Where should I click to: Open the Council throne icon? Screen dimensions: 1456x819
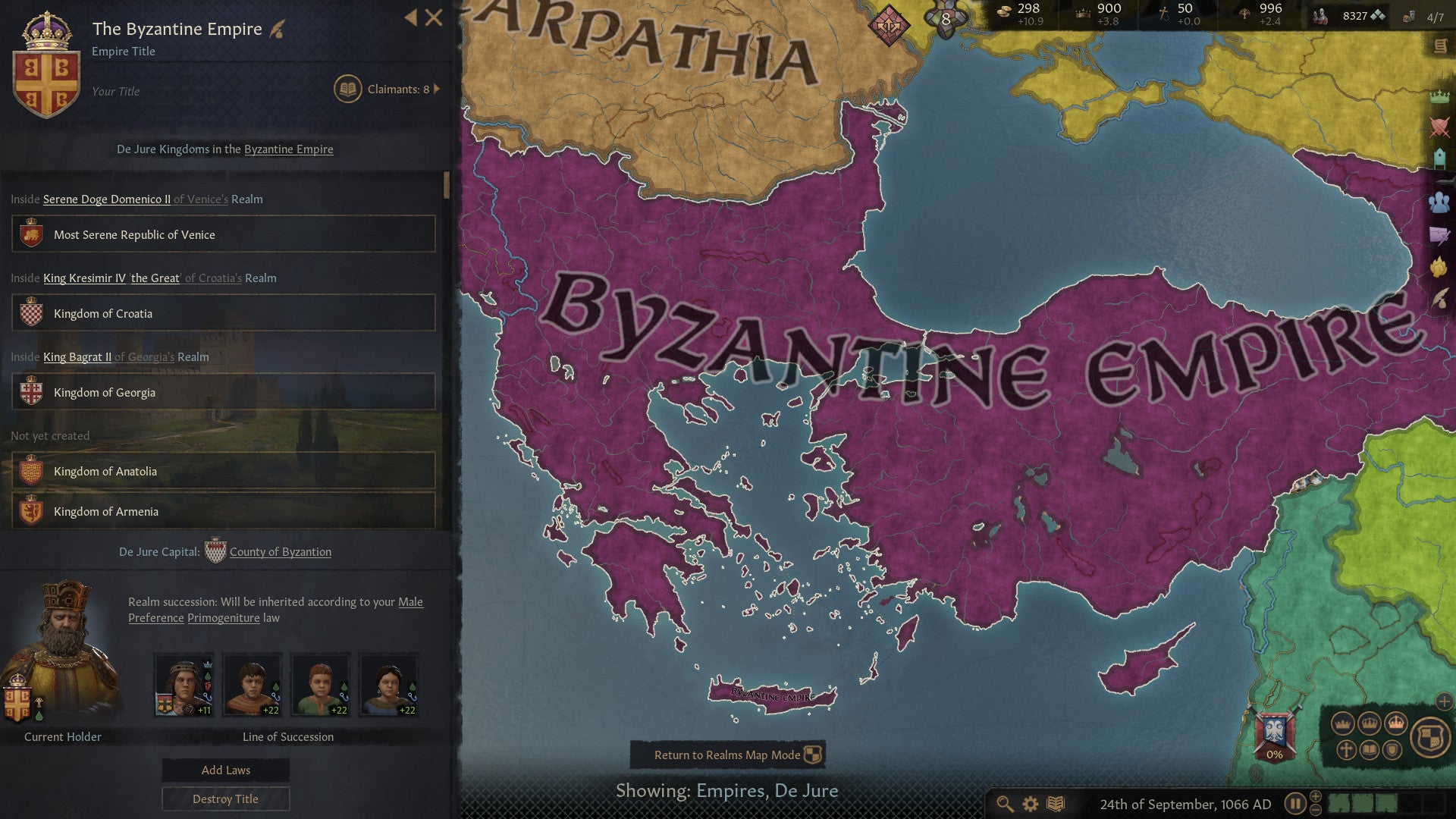point(1439,155)
